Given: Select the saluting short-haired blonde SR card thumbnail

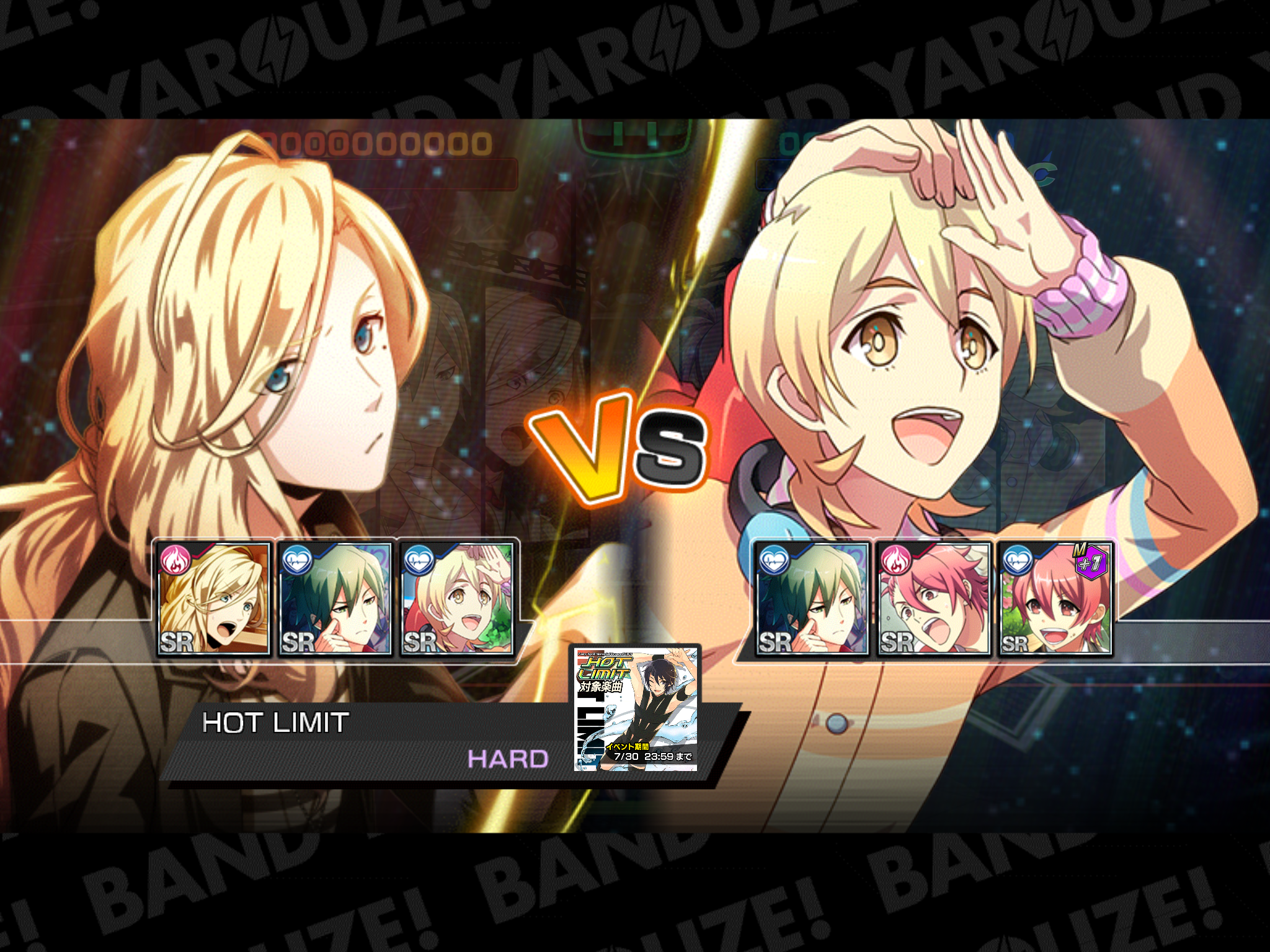Looking at the screenshot, I should 458,599.
